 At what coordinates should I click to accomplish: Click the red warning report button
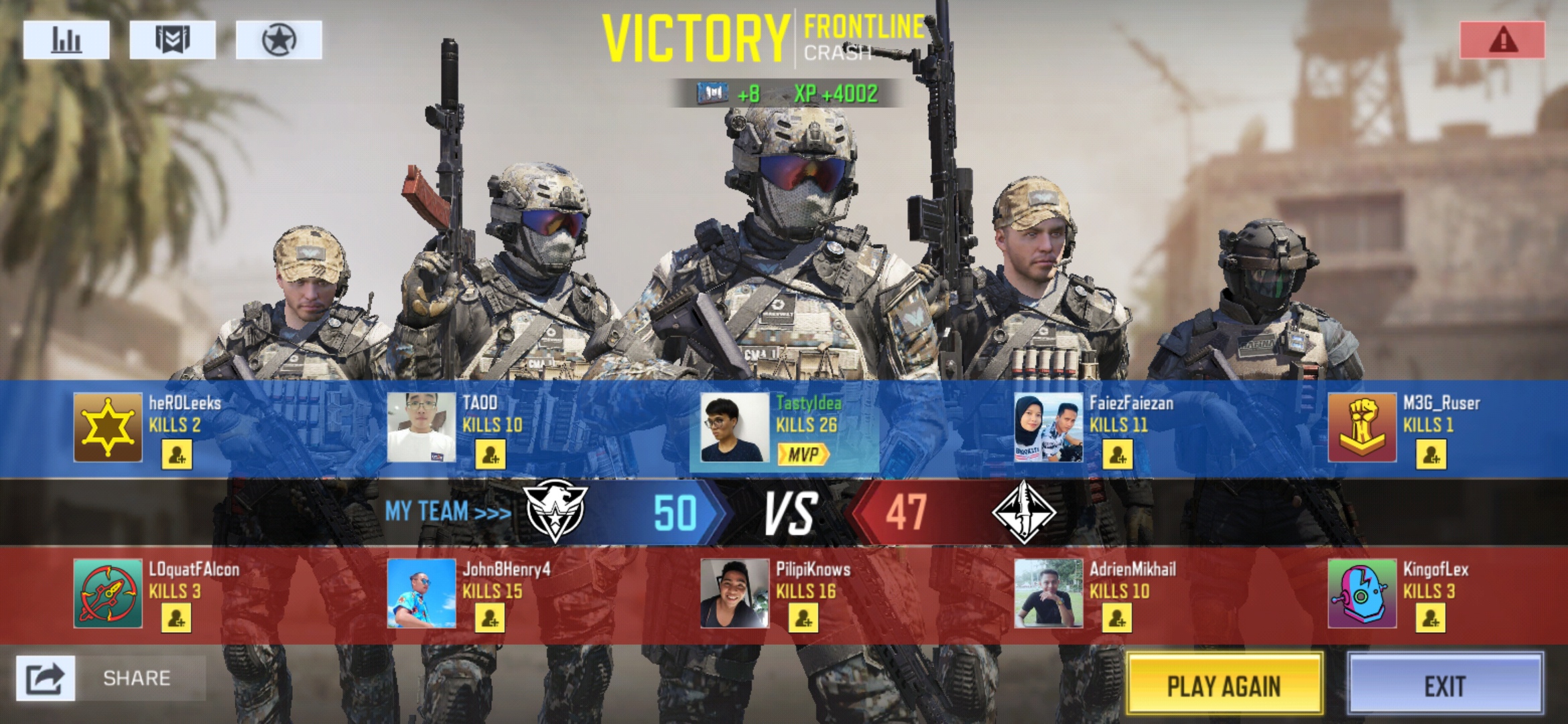pos(1502,40)
